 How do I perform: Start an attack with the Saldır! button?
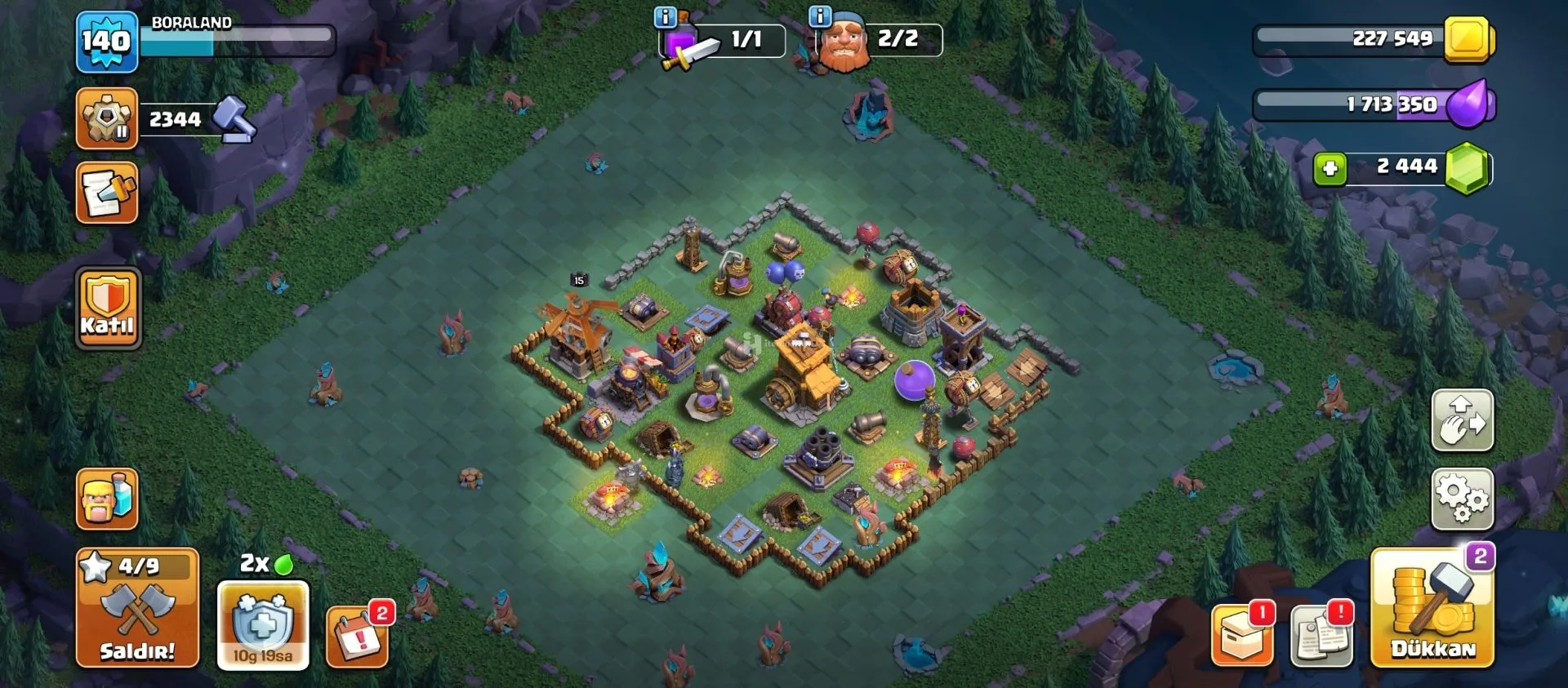click(x=137, y=608)
